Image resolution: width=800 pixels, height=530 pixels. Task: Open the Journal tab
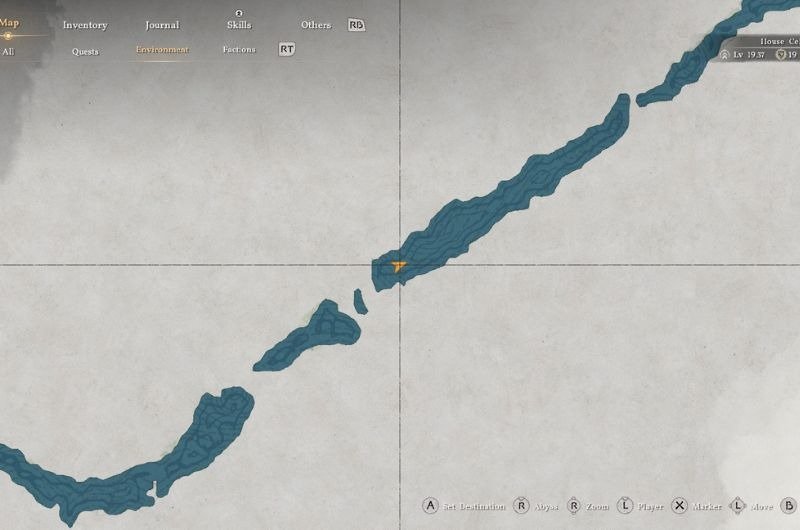click(161, 25)
